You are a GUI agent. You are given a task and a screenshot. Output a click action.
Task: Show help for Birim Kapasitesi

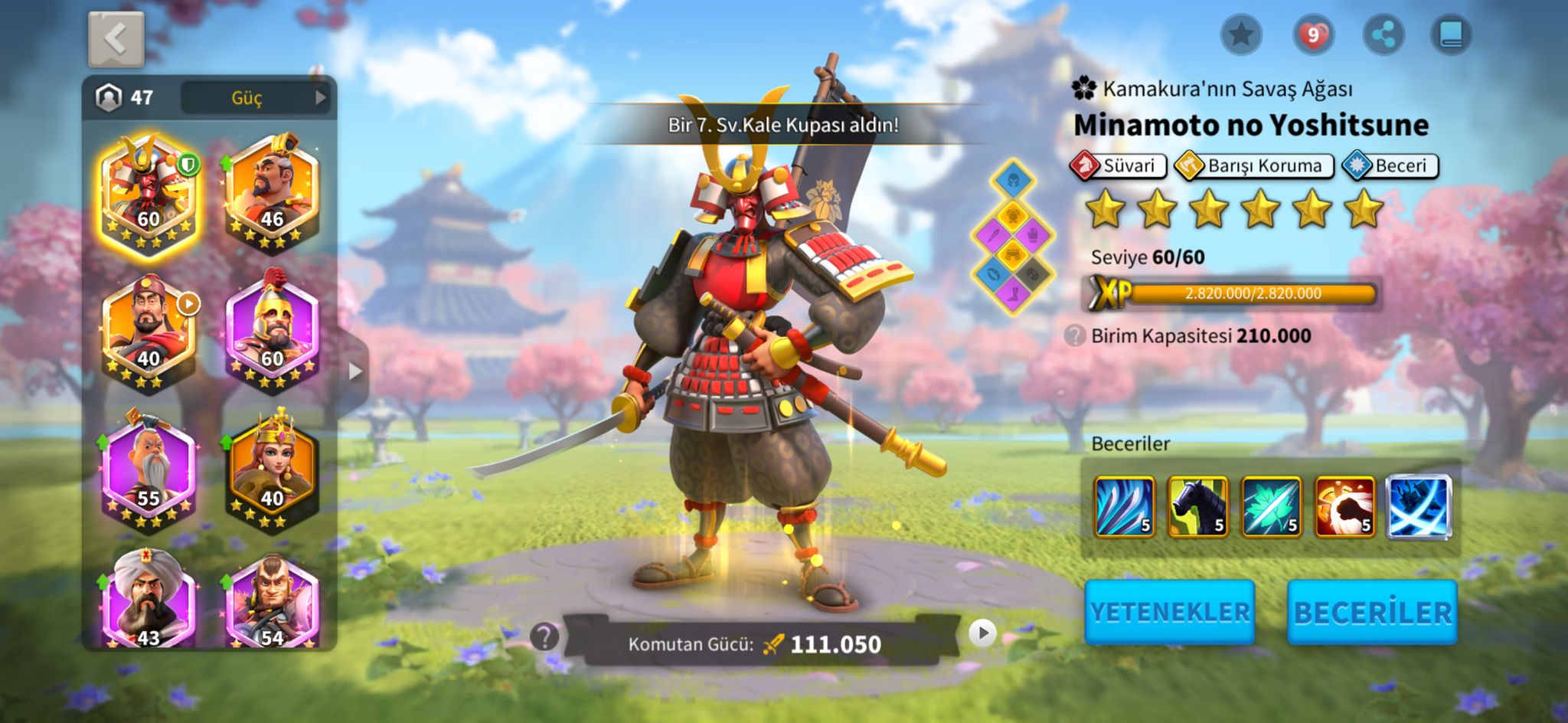coord(1075,335)
